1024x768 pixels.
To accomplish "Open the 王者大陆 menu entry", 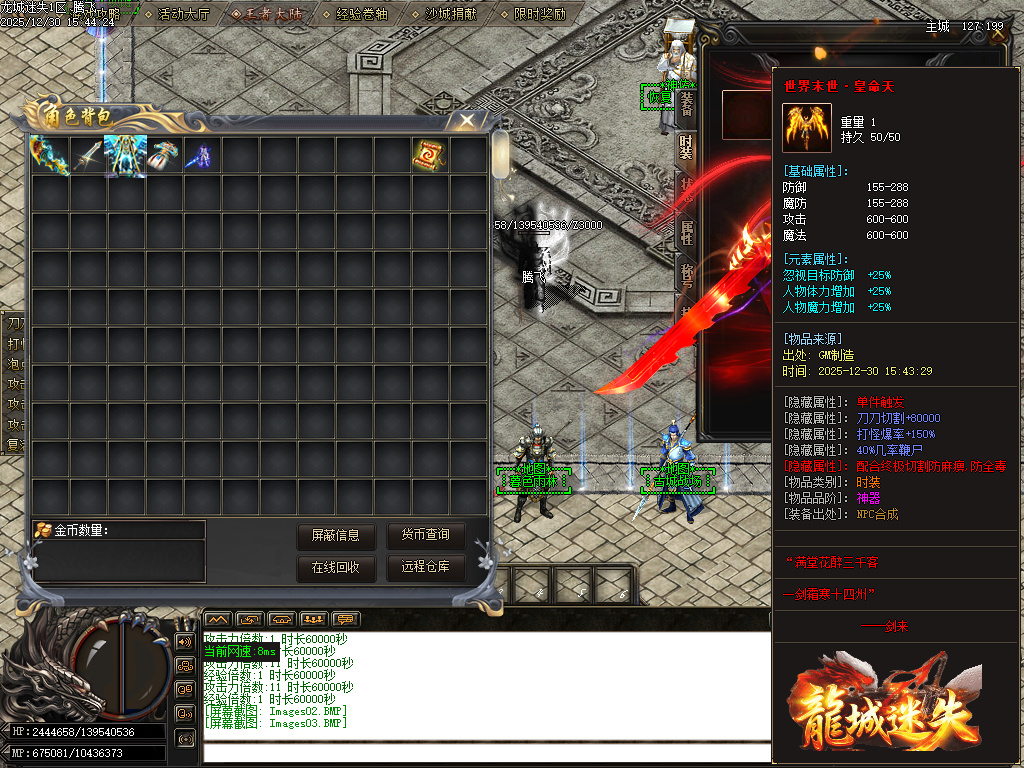I will [267, 15].
